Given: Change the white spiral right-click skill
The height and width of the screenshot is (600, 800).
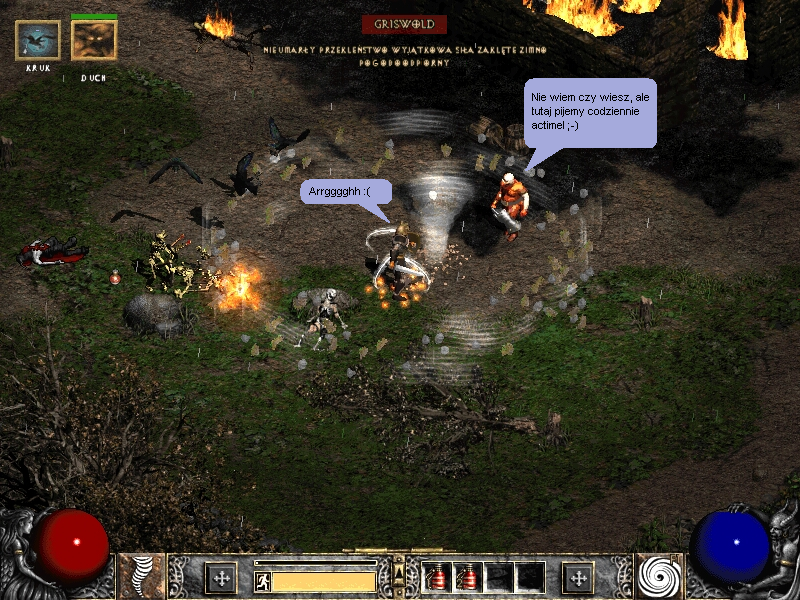Looking at the screenshot, I should [x=659, y=577].
